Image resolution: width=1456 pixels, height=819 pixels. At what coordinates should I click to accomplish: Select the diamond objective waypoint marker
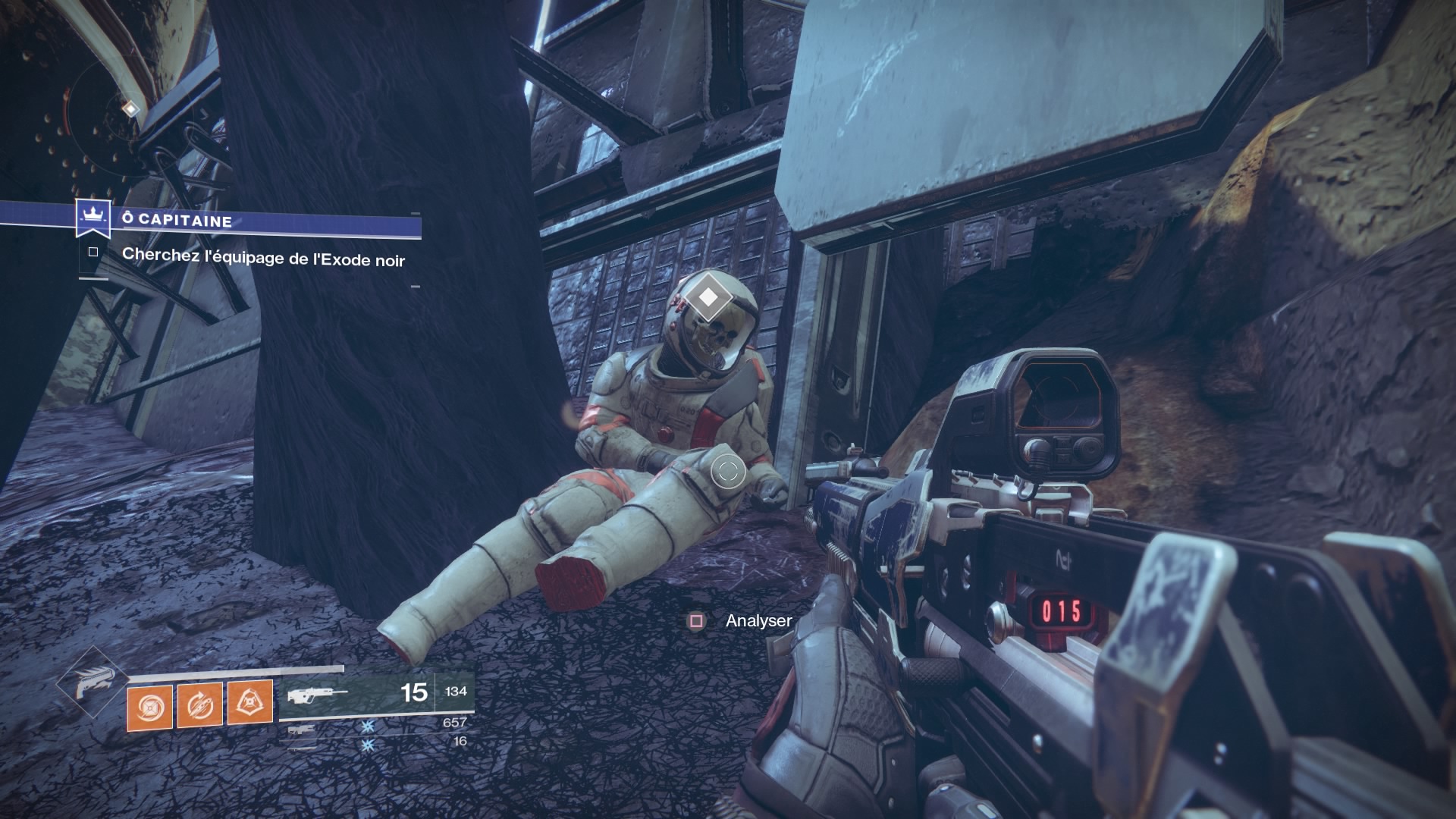click(708, 297)
